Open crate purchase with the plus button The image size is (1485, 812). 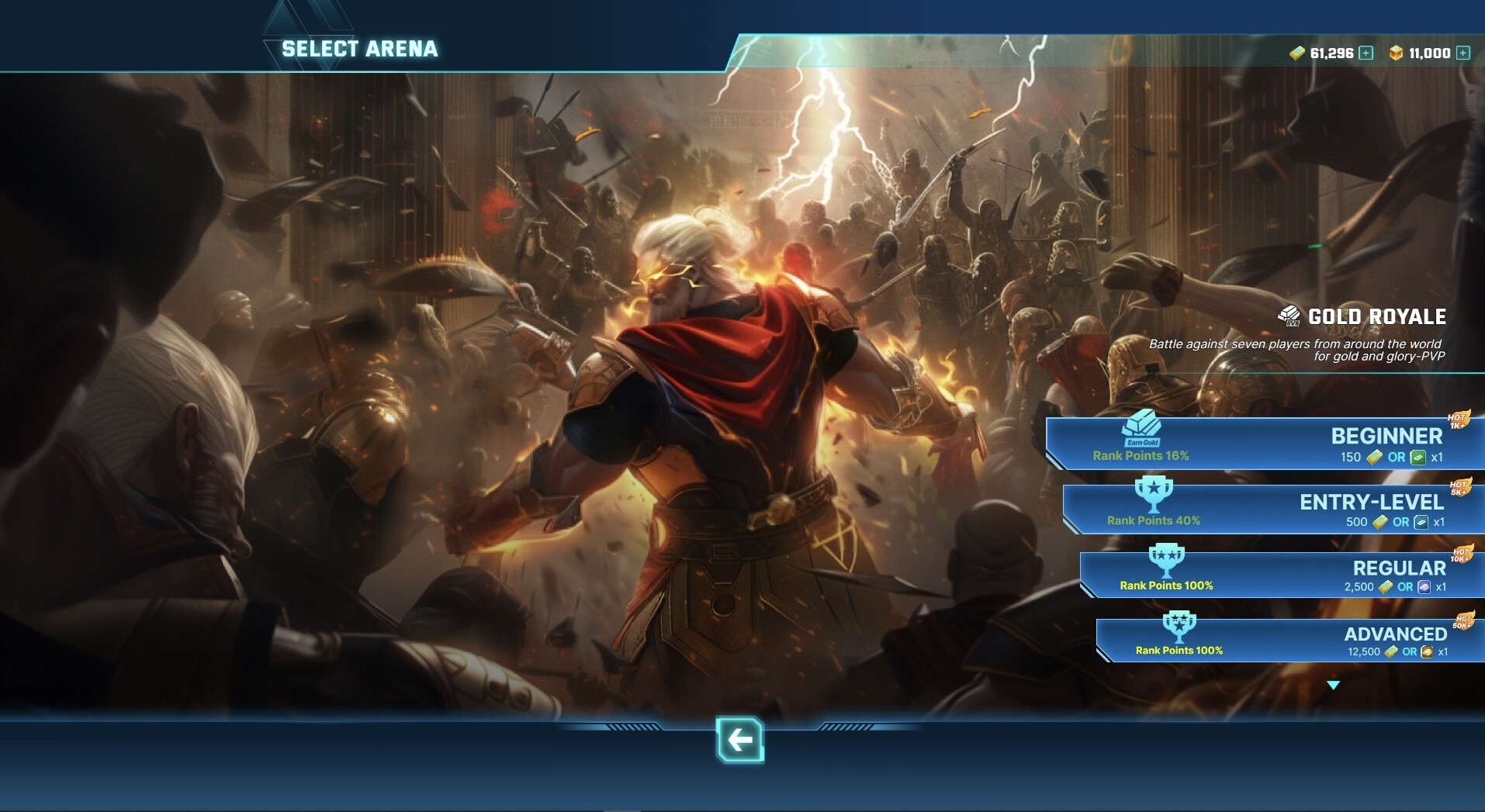click(1462, 53)
